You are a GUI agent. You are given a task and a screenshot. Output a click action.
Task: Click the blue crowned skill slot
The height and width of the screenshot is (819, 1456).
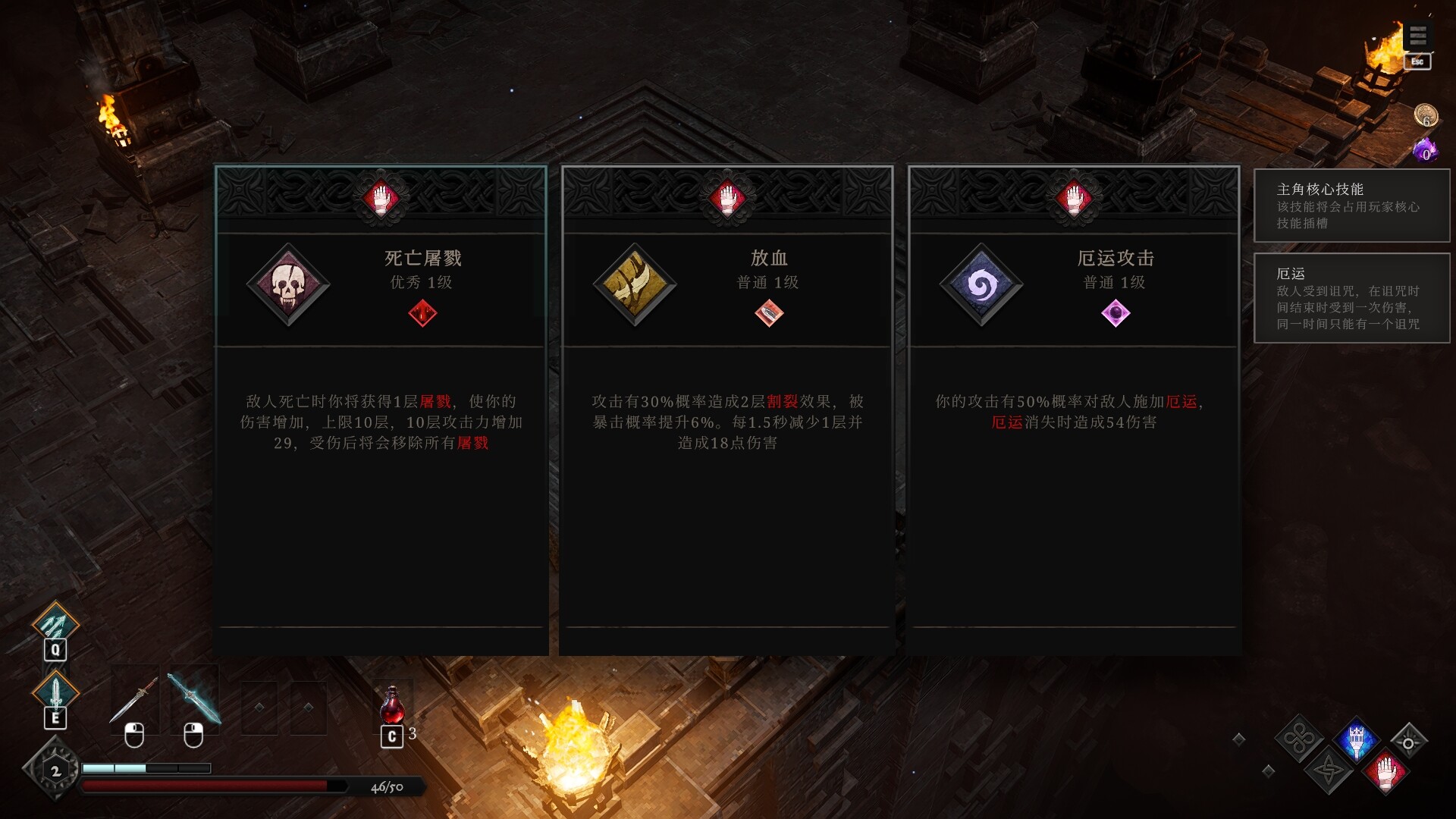[x=1357, y=739]
